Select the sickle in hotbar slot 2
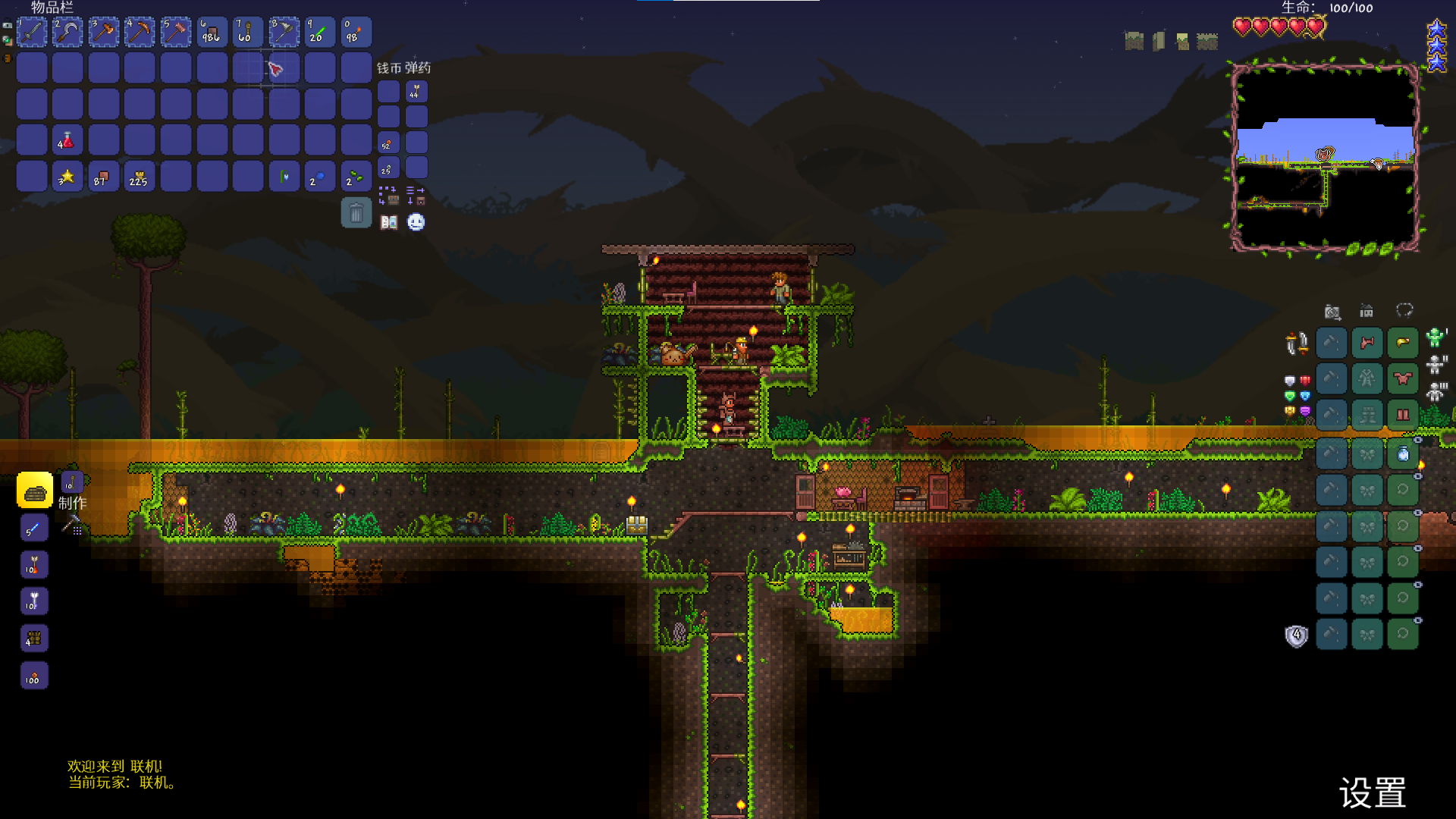The image size is (1456, 819). tap(67, 33)
